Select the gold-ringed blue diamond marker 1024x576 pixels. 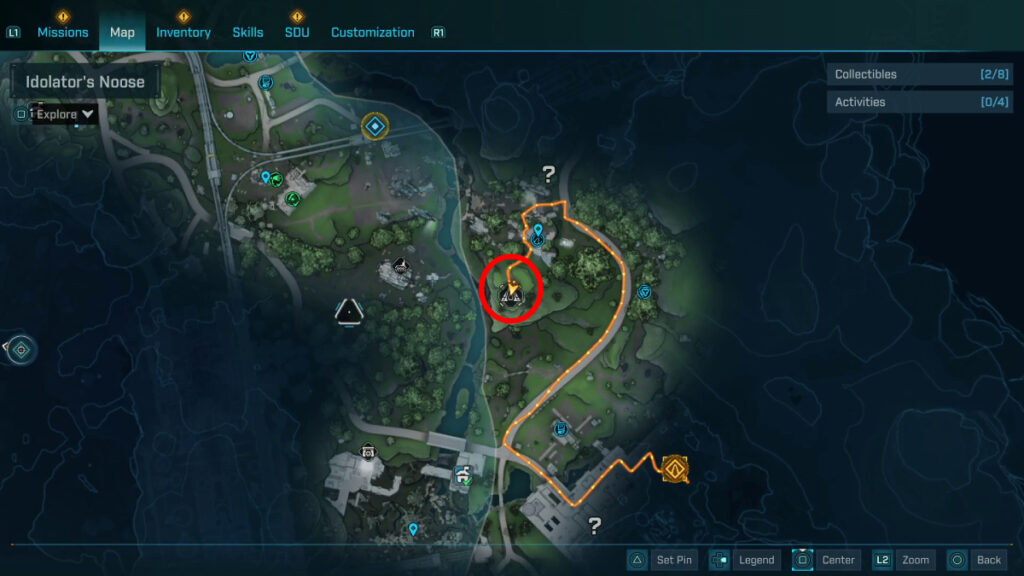(374, 126)
